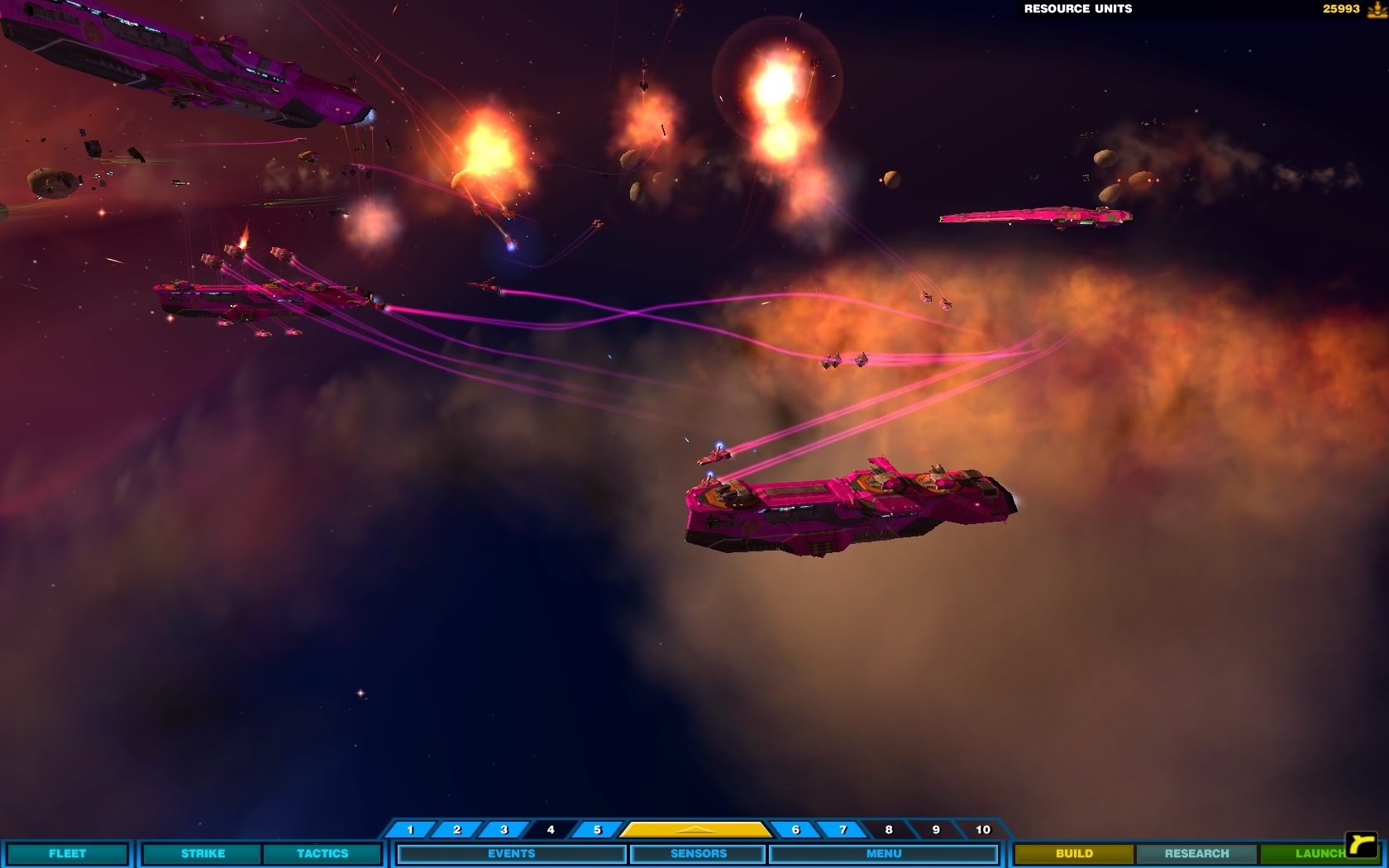Select control group 2

[457, 829]
